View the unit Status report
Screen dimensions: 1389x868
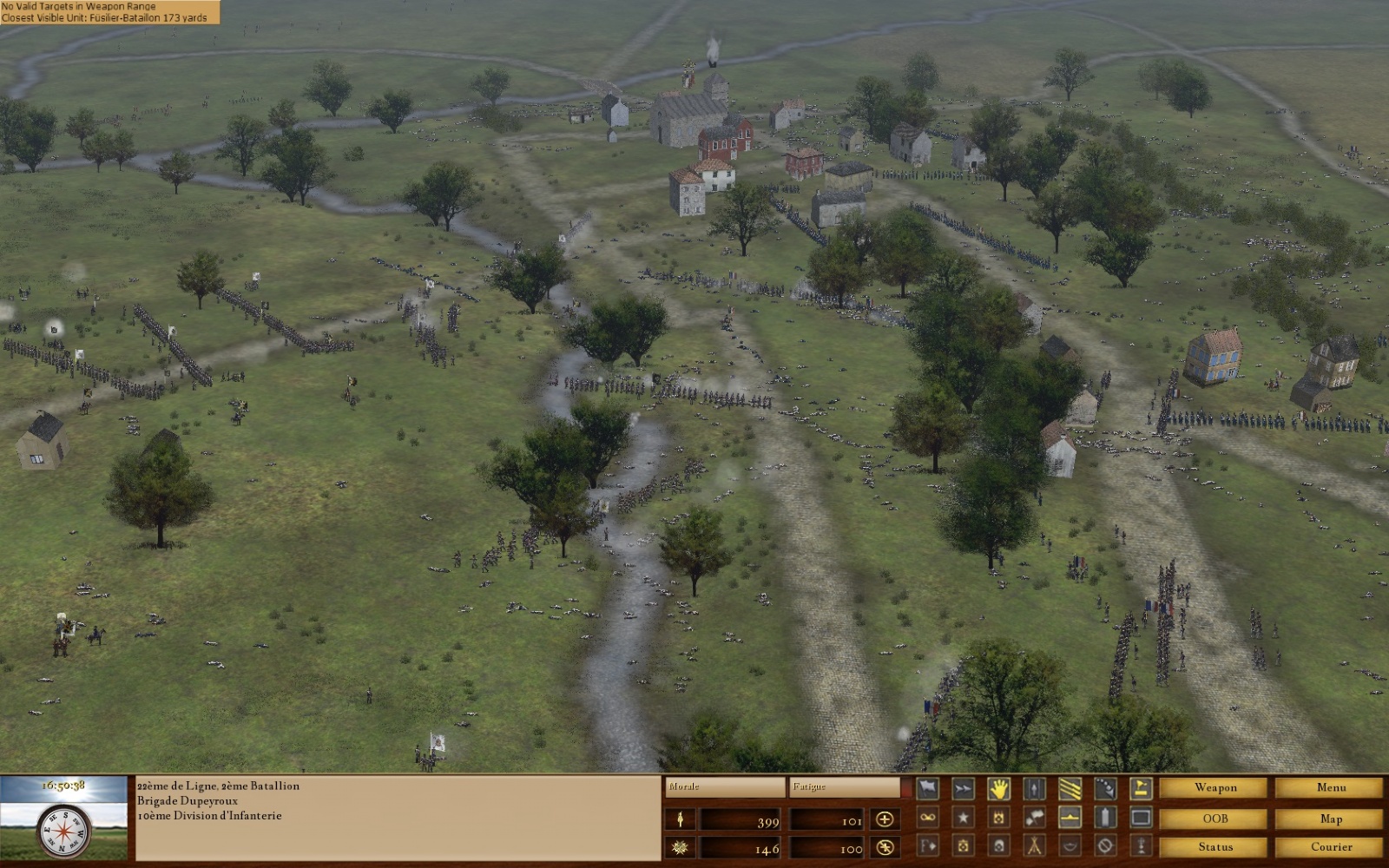coord(1215,846)
